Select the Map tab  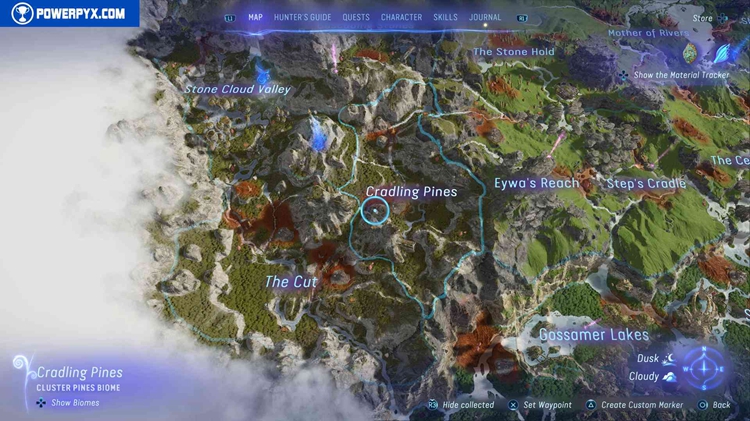click(x=255, y=17)
